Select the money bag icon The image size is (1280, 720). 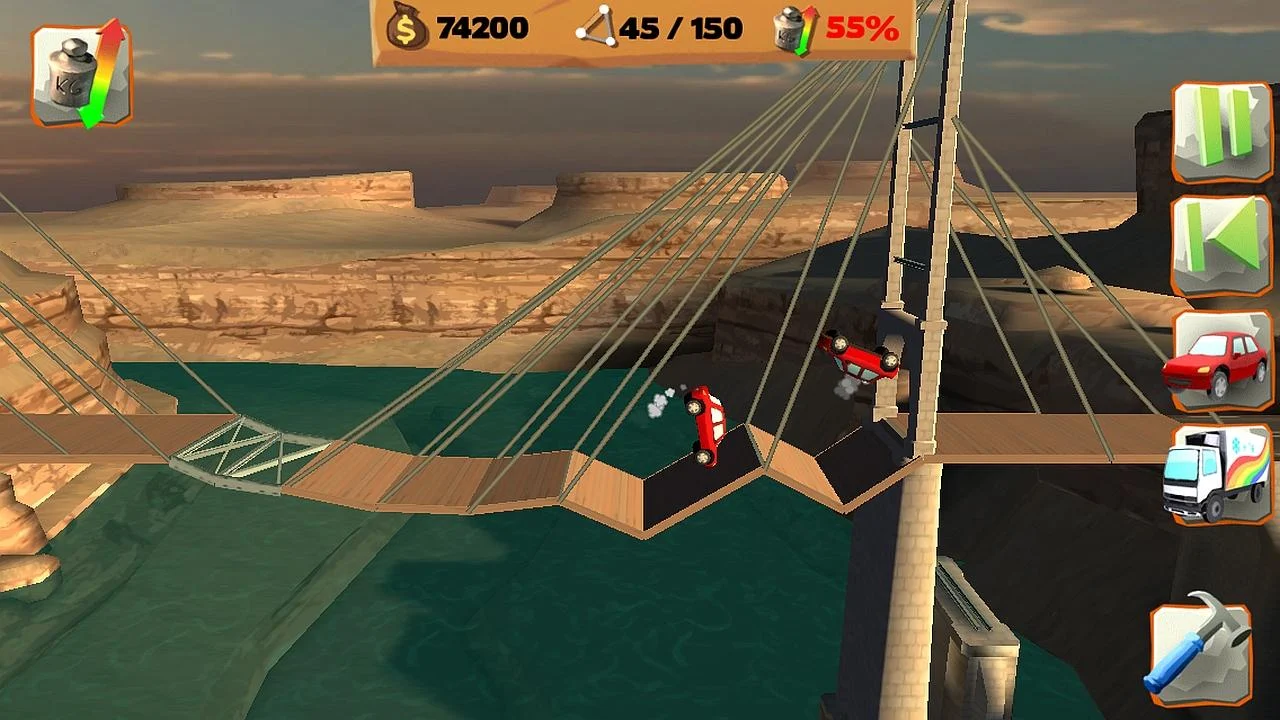[405, 27]
